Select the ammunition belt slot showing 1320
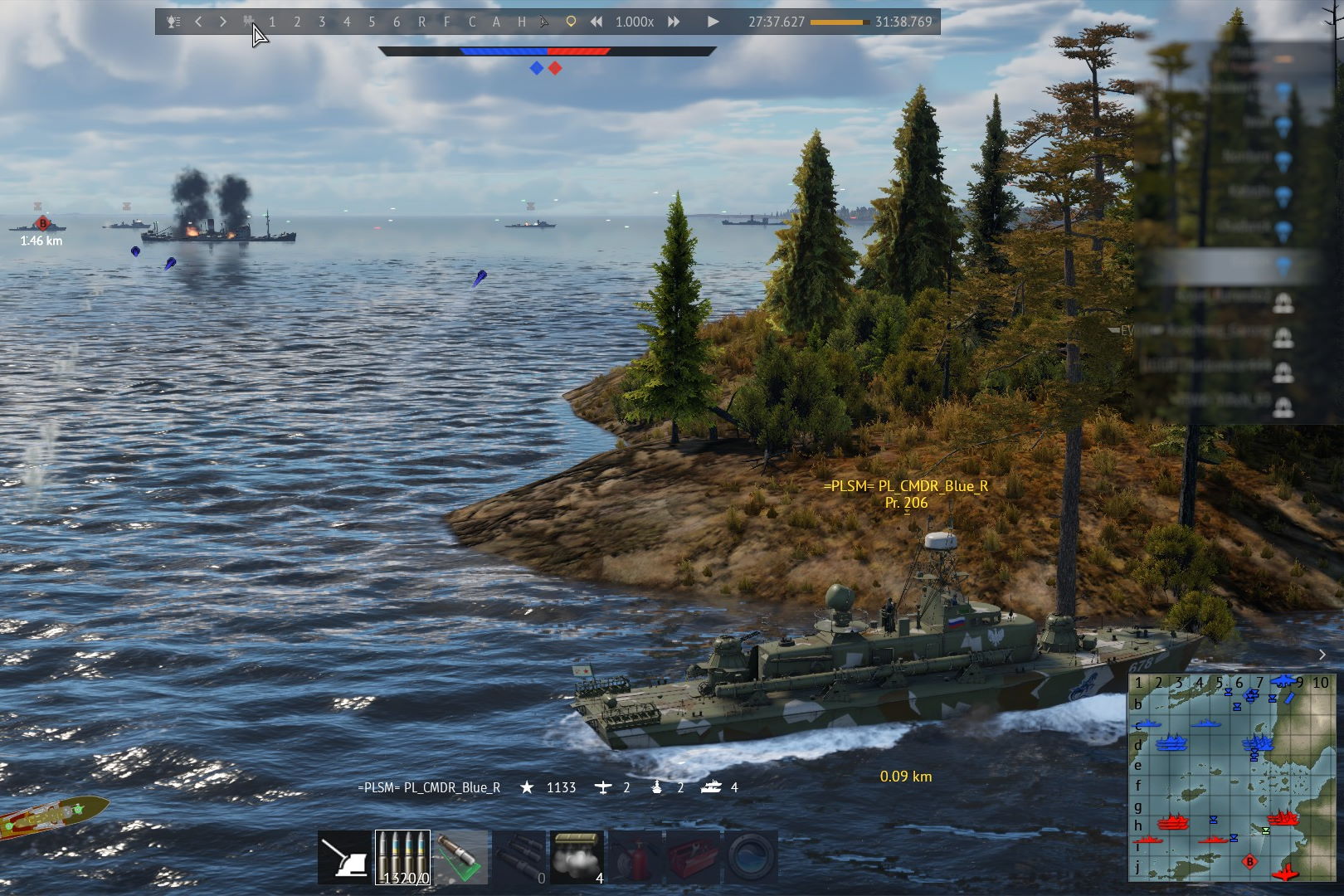Screen dimensions: 1344x896 point(402,858)
